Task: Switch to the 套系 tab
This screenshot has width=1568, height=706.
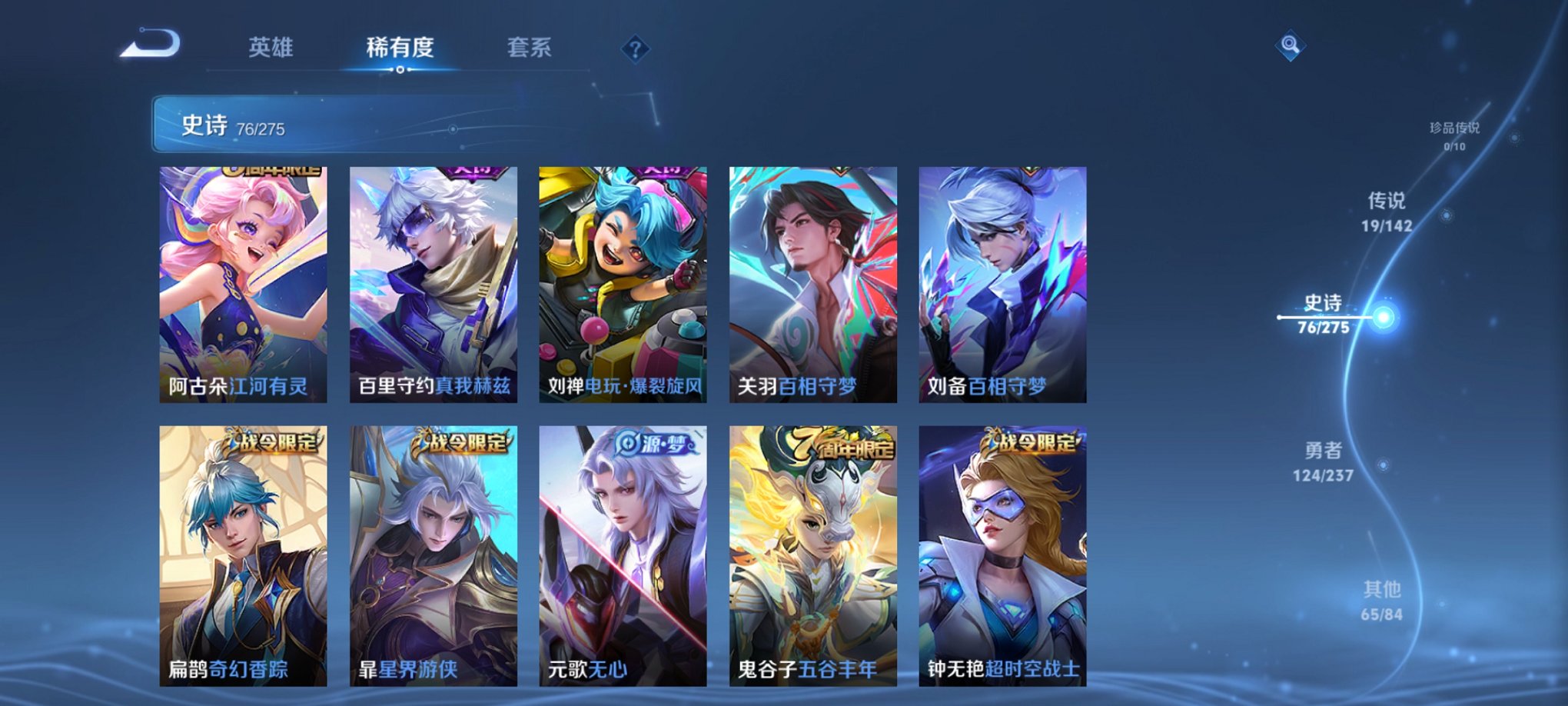Action: point(530,48)
